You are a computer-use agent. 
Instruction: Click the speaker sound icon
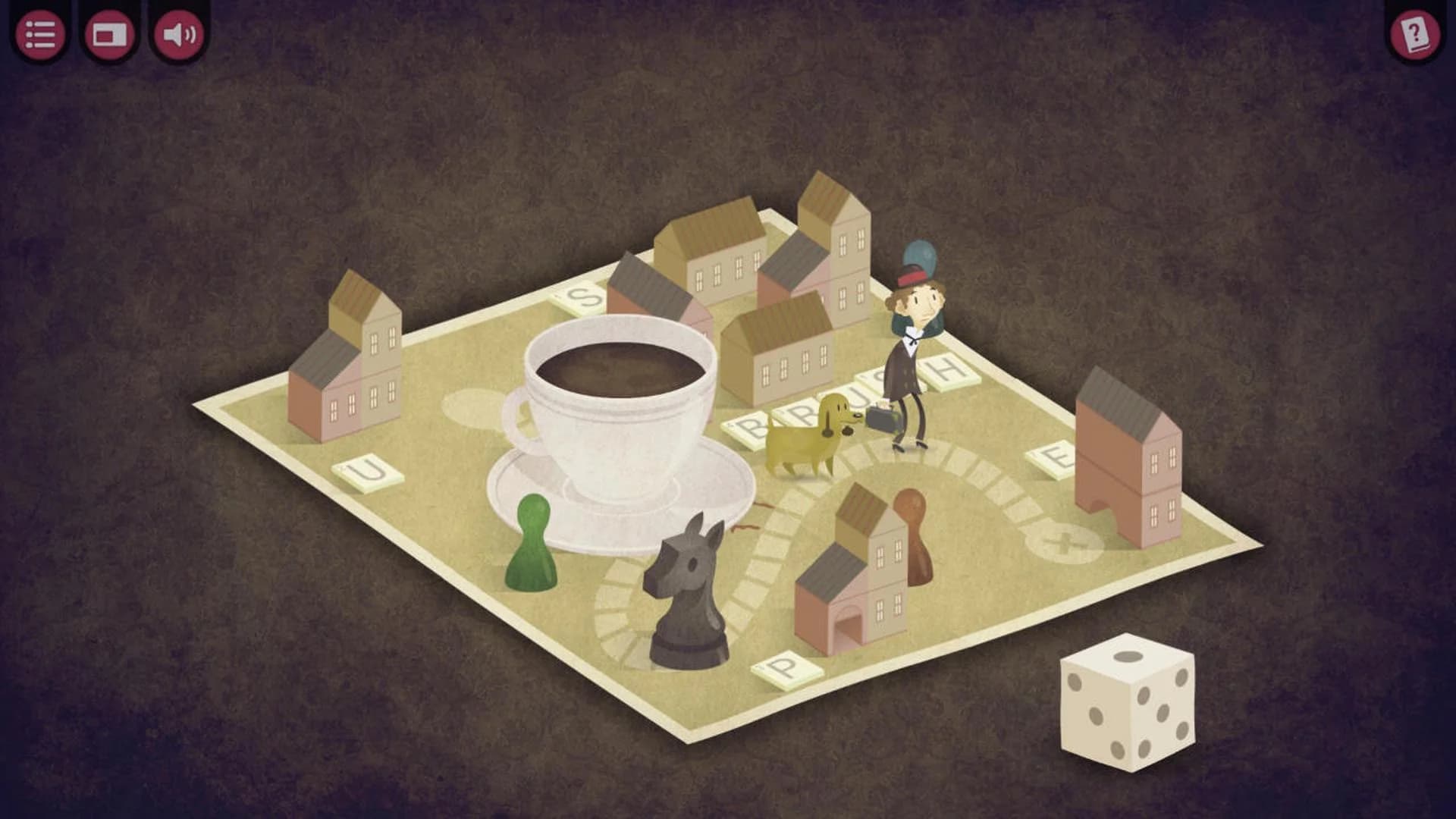coord(180,33)
